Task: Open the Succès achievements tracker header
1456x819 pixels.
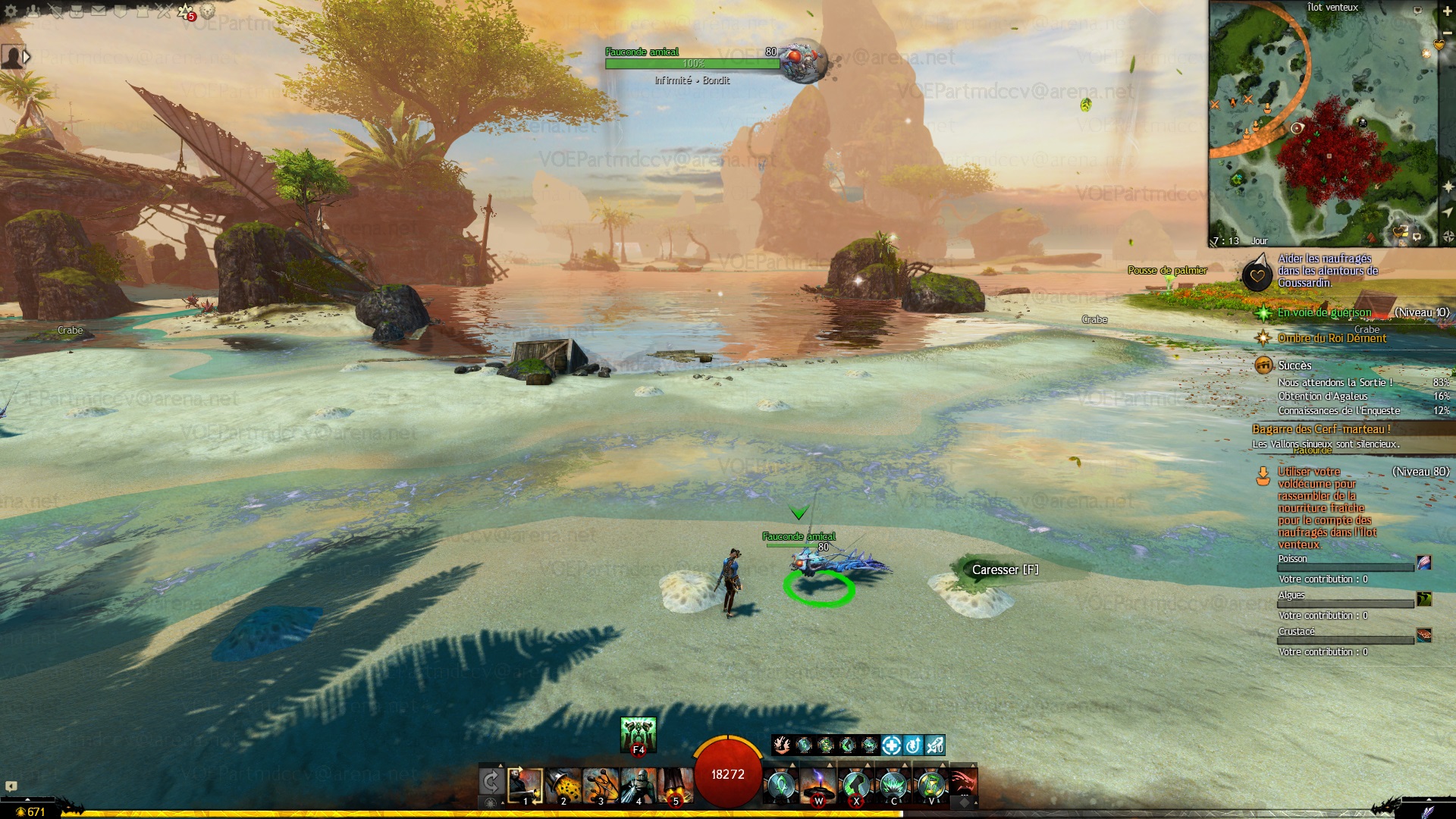Action: click(x=1294, y=366)
